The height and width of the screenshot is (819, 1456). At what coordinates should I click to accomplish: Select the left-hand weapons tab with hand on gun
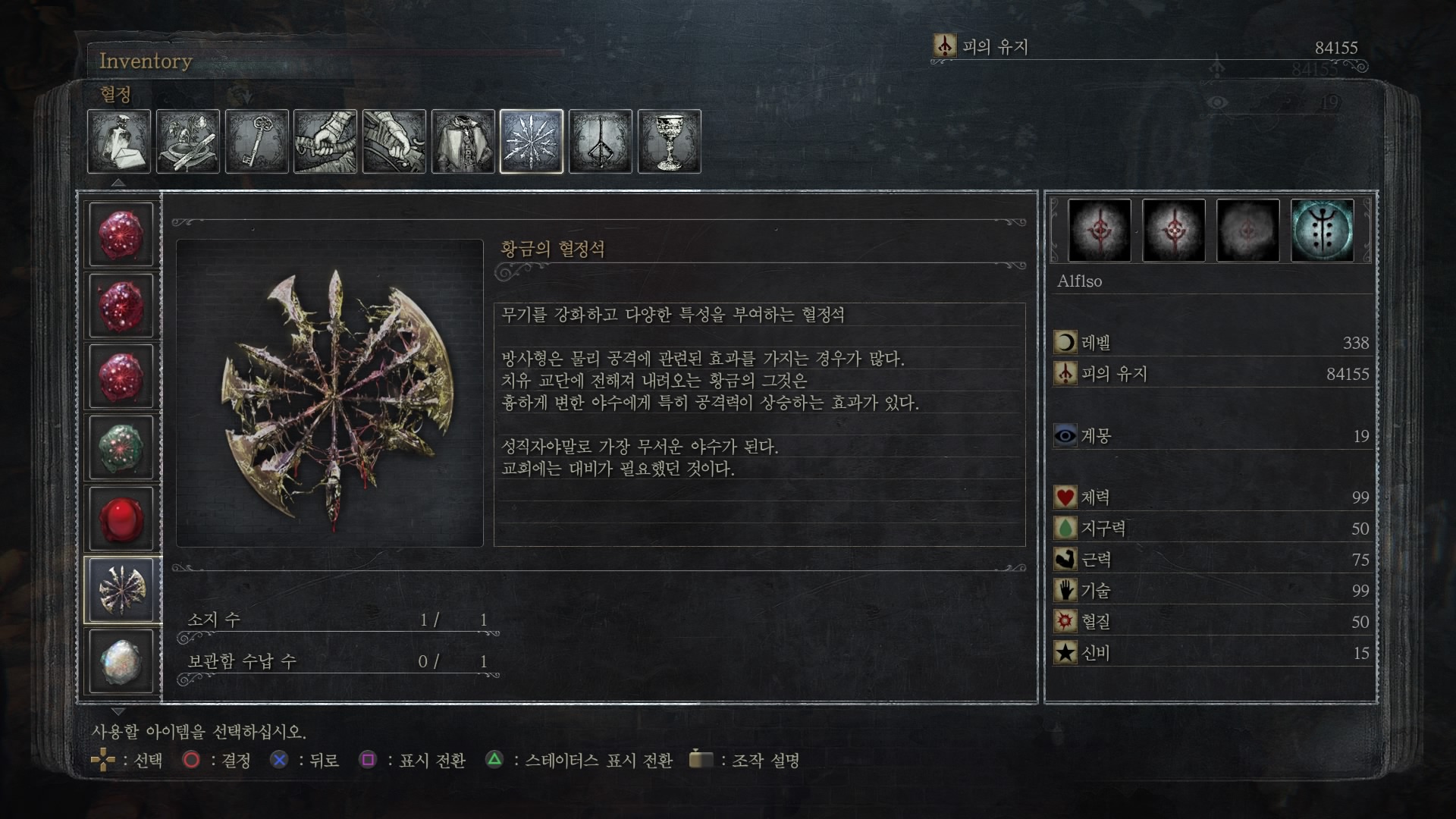point(394,142)
